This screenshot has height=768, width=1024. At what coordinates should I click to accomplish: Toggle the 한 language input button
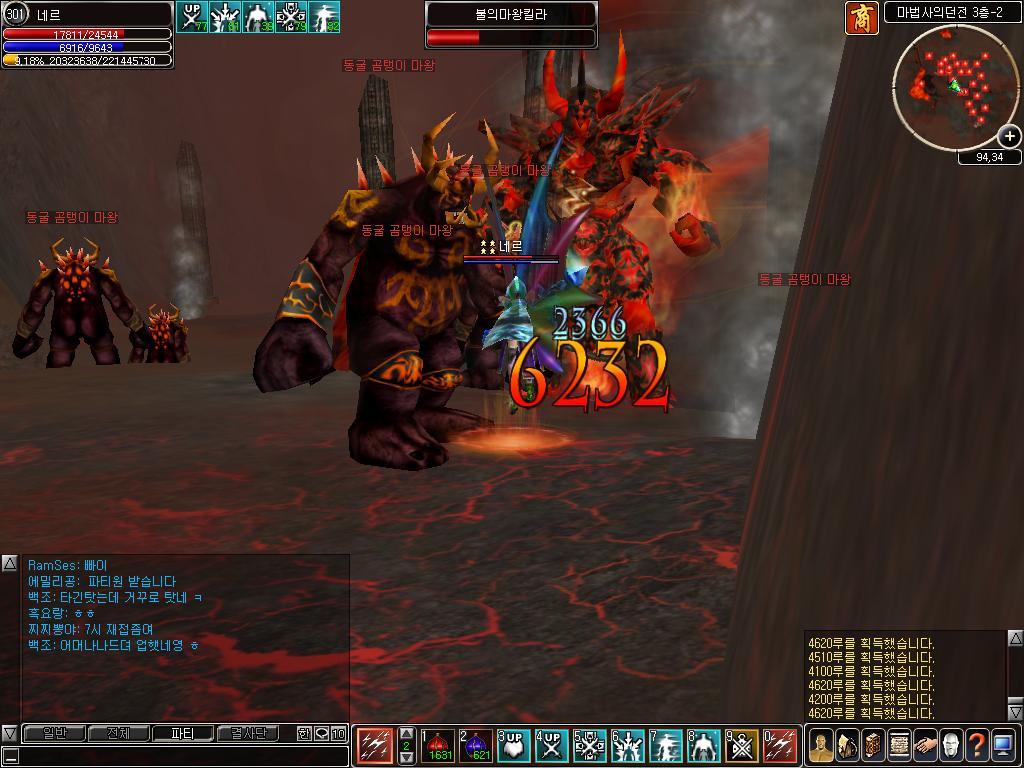pyautogui.click(x=304, y=733)
